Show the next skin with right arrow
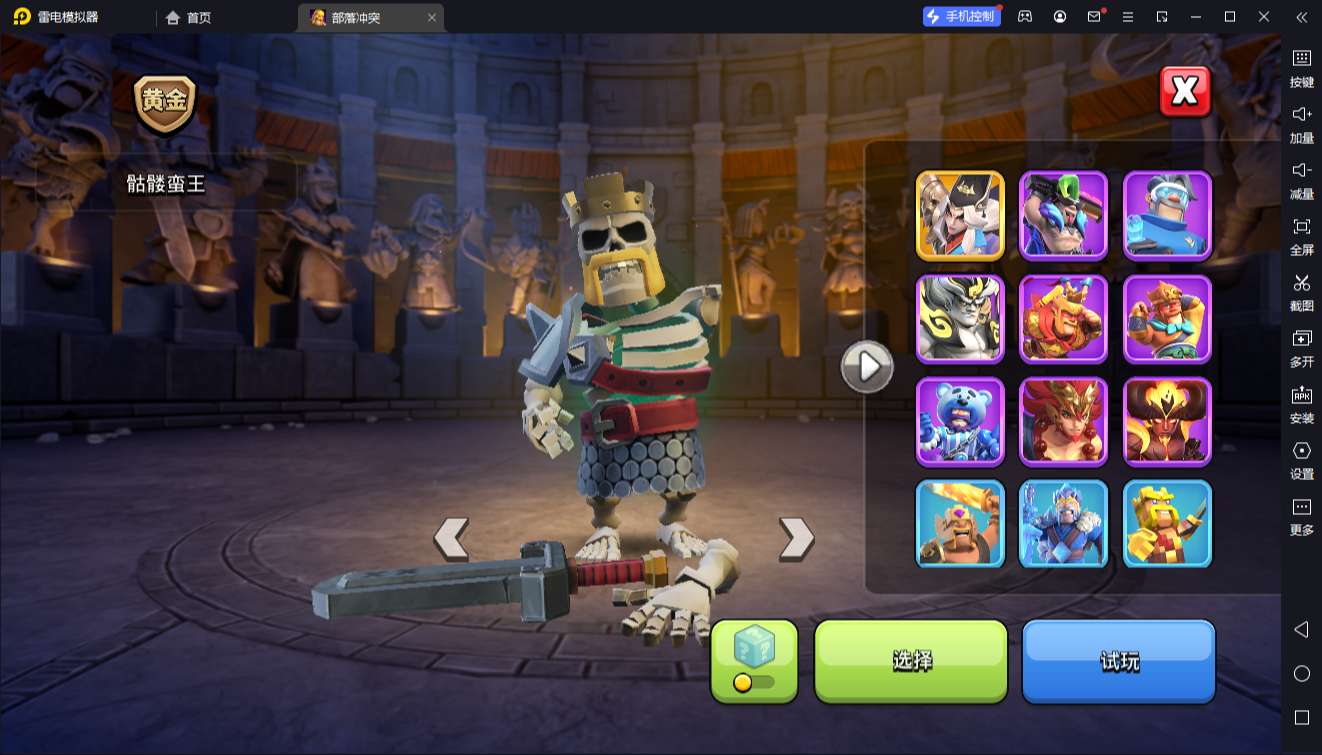Screen dimensions: 1322x755 (x=796, y=538)
